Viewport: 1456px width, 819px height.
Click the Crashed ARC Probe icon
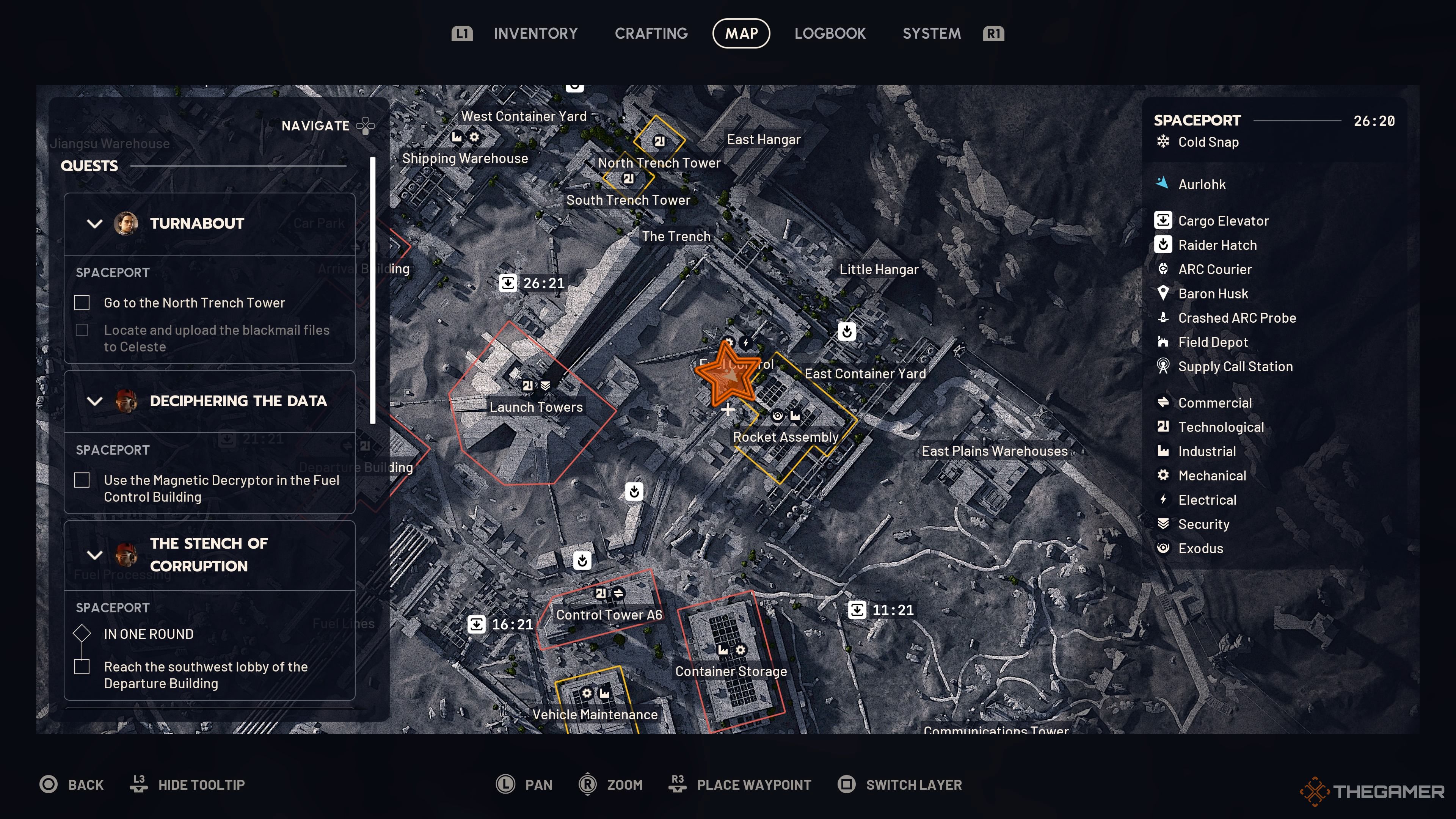[x=1163, y=318]
